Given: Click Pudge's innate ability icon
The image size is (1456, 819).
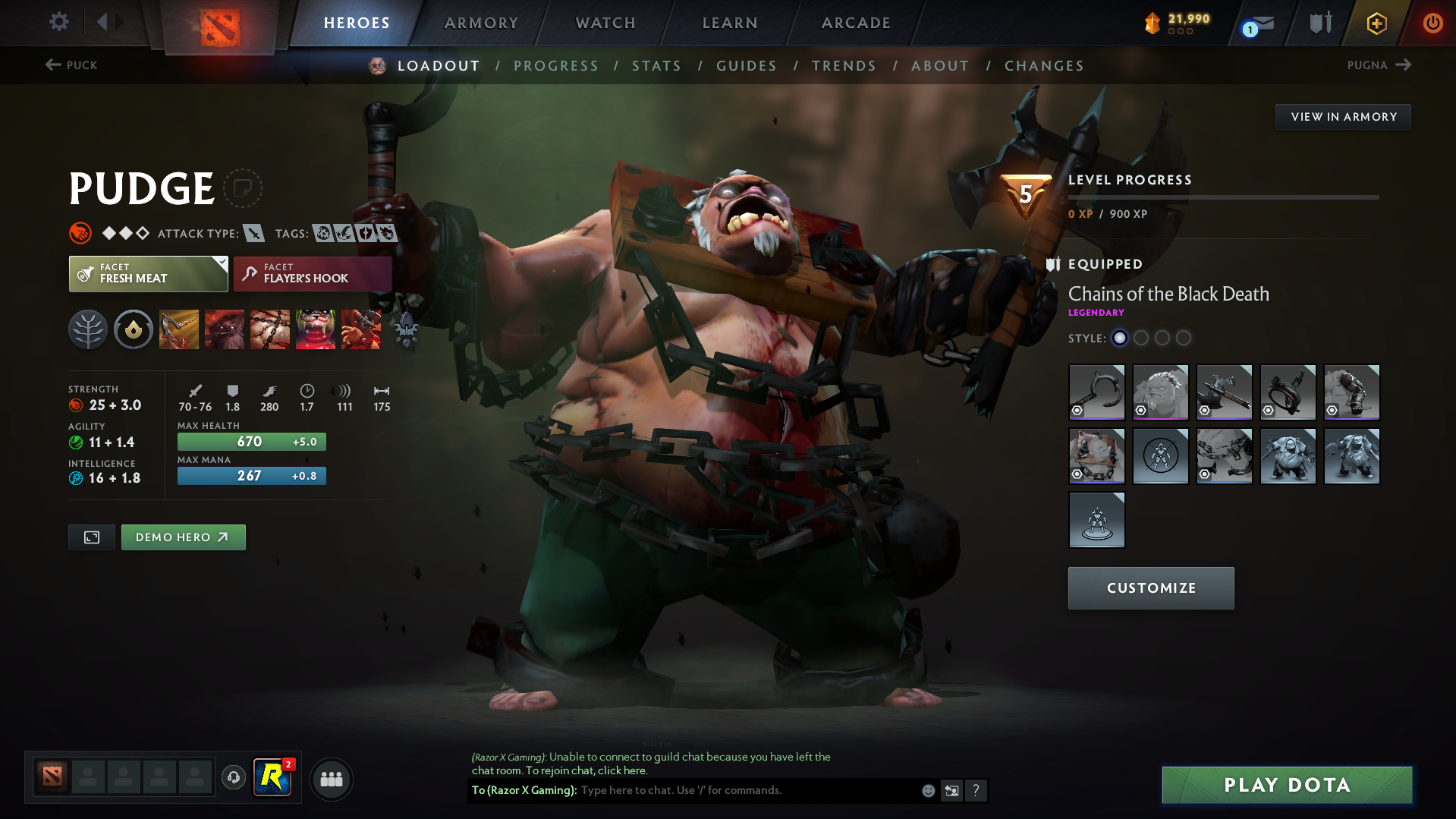Looking at the screenshot, I should click(134, 329).
